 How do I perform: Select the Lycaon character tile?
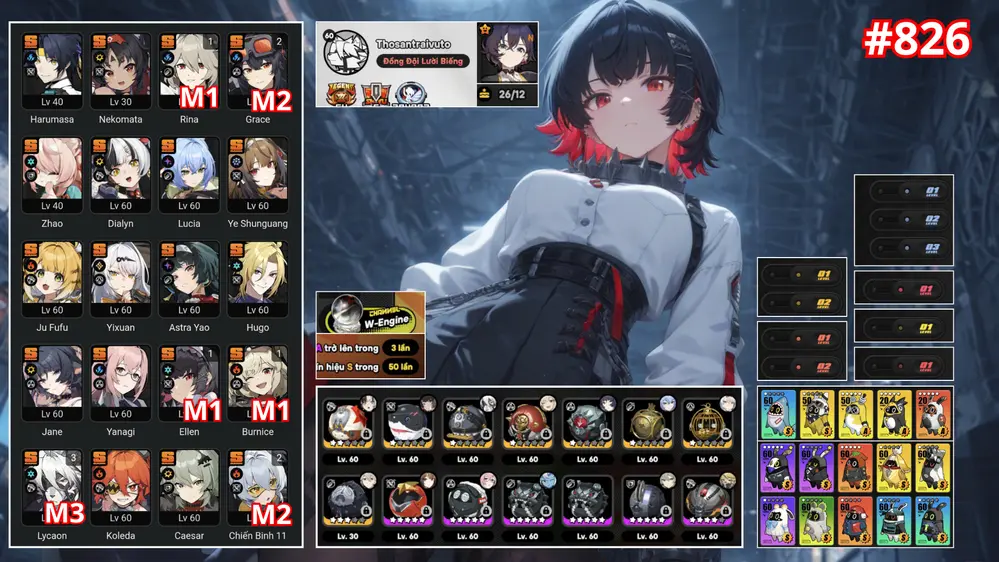[x=52, y=487]
